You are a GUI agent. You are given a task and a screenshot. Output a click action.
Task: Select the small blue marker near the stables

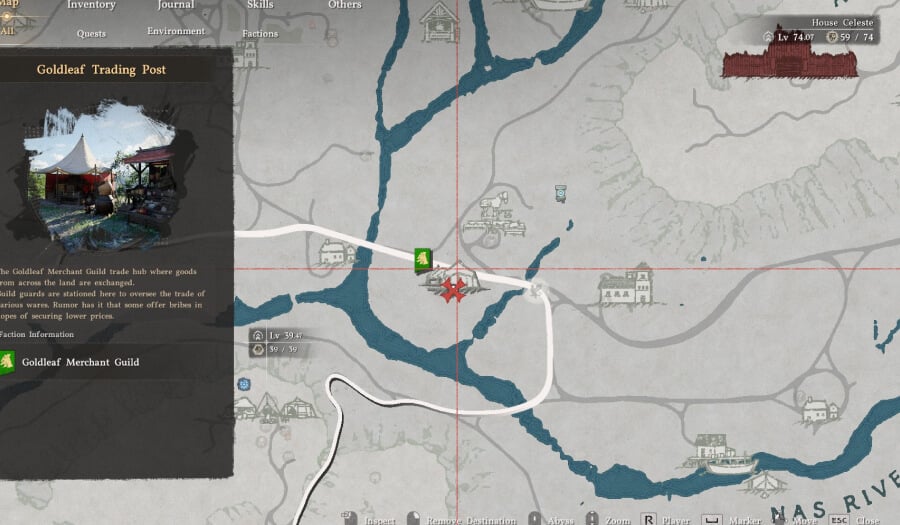(x=561, y=194)
